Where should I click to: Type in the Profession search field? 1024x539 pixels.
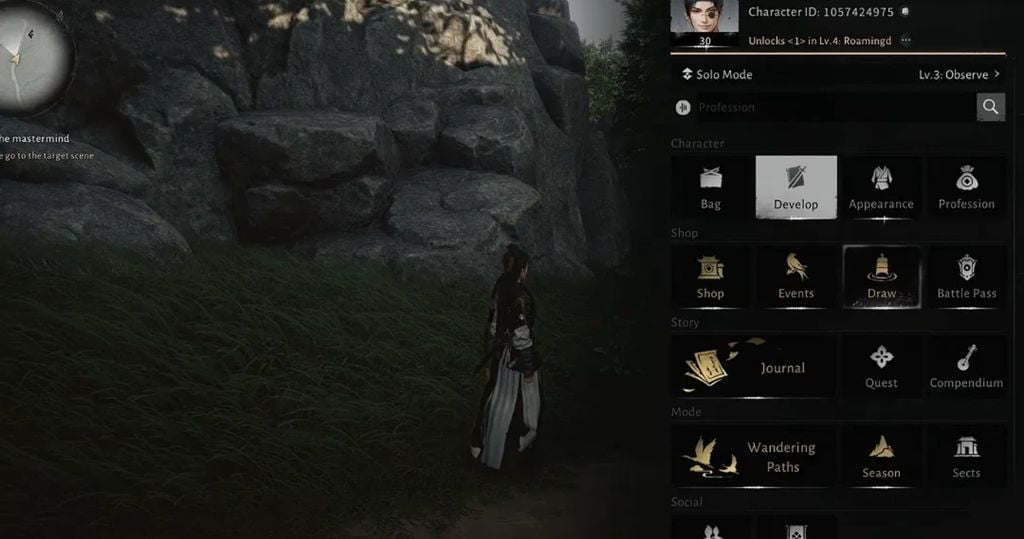tap(830, 107)
